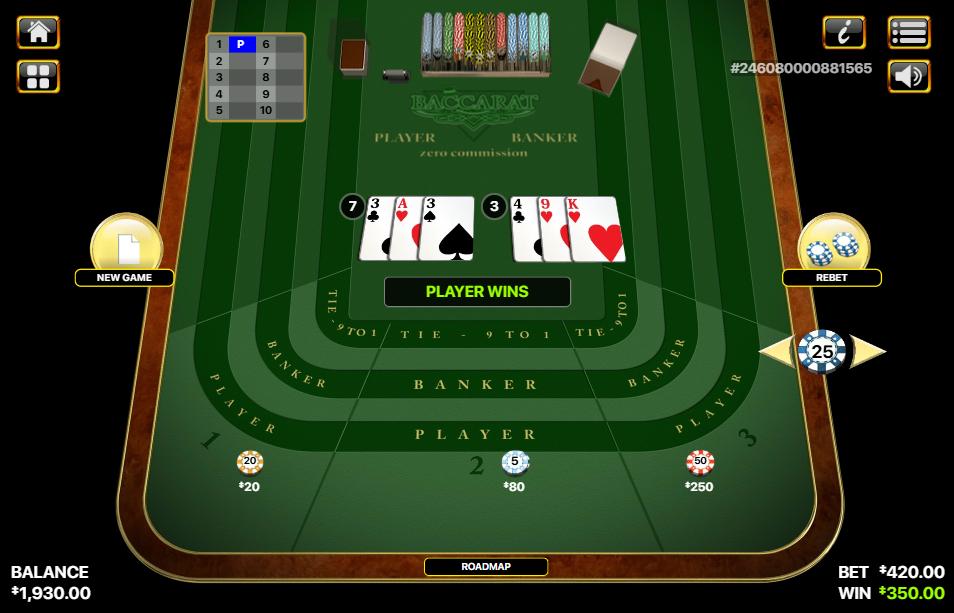Click the scoreboard grid showing P
954x613 pixels.
coord(255,77)
